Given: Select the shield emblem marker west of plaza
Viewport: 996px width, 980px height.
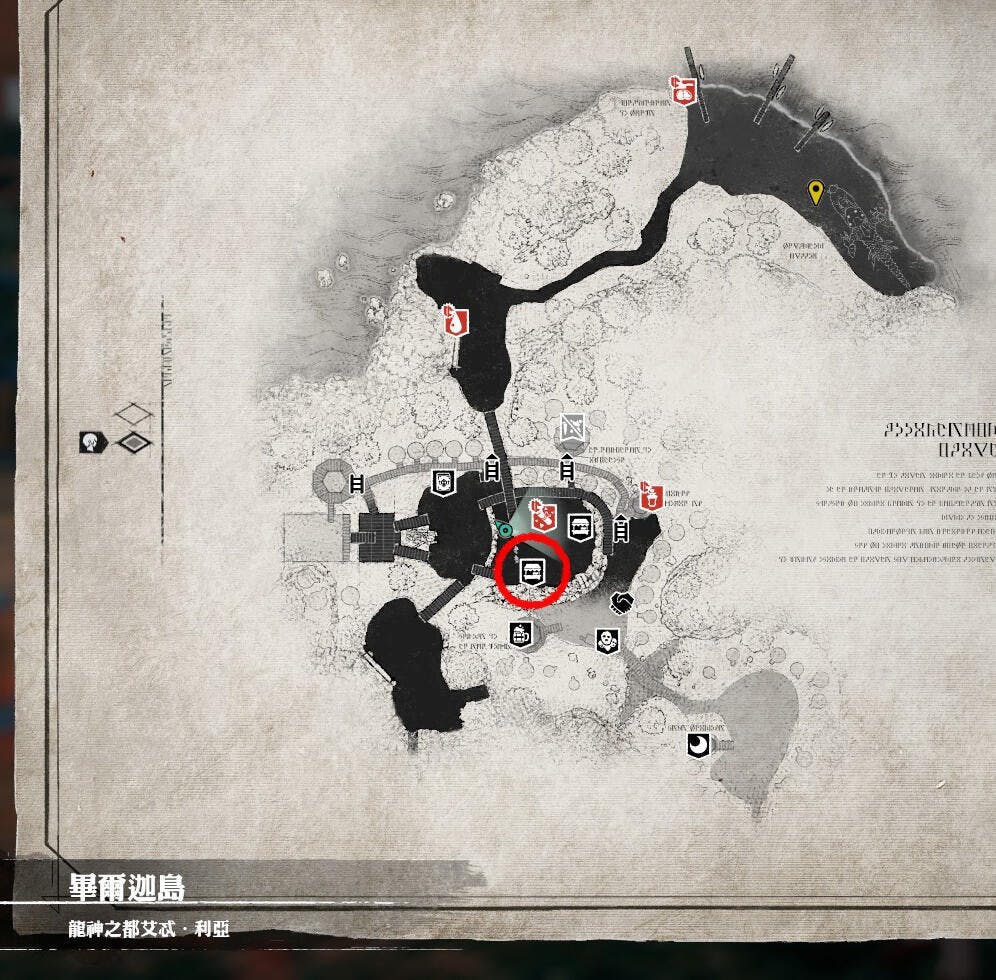Looking at the screenshot, I should point(444,482).
